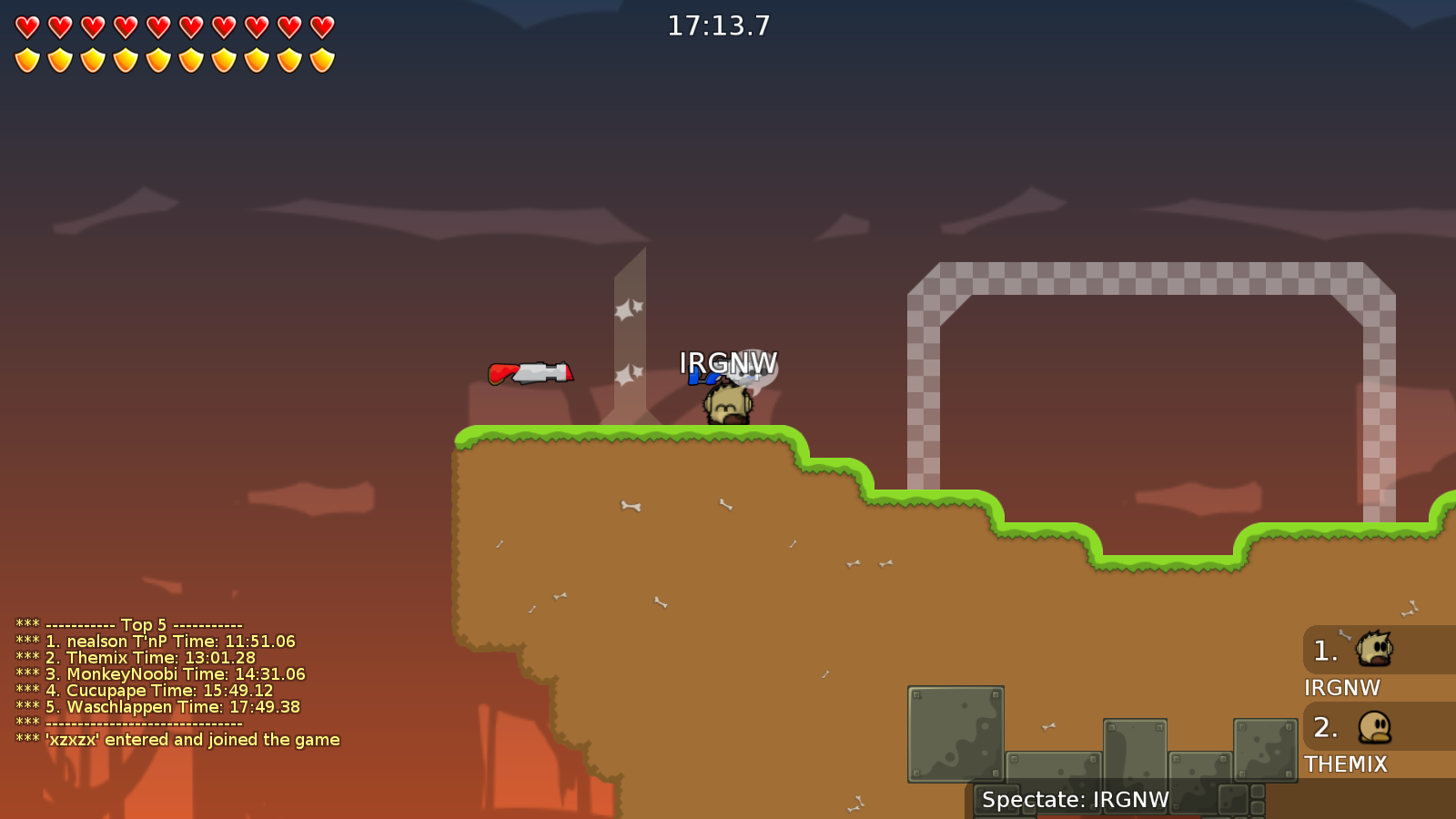
Task: Click the 'xzxzx' joined game chat message
Action: coord(176,739)
